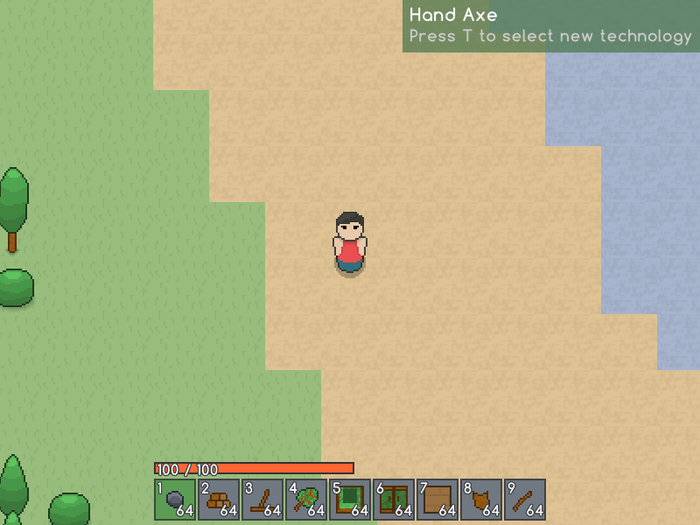Select the wooden plank tile slot

(x=437, y=499)
